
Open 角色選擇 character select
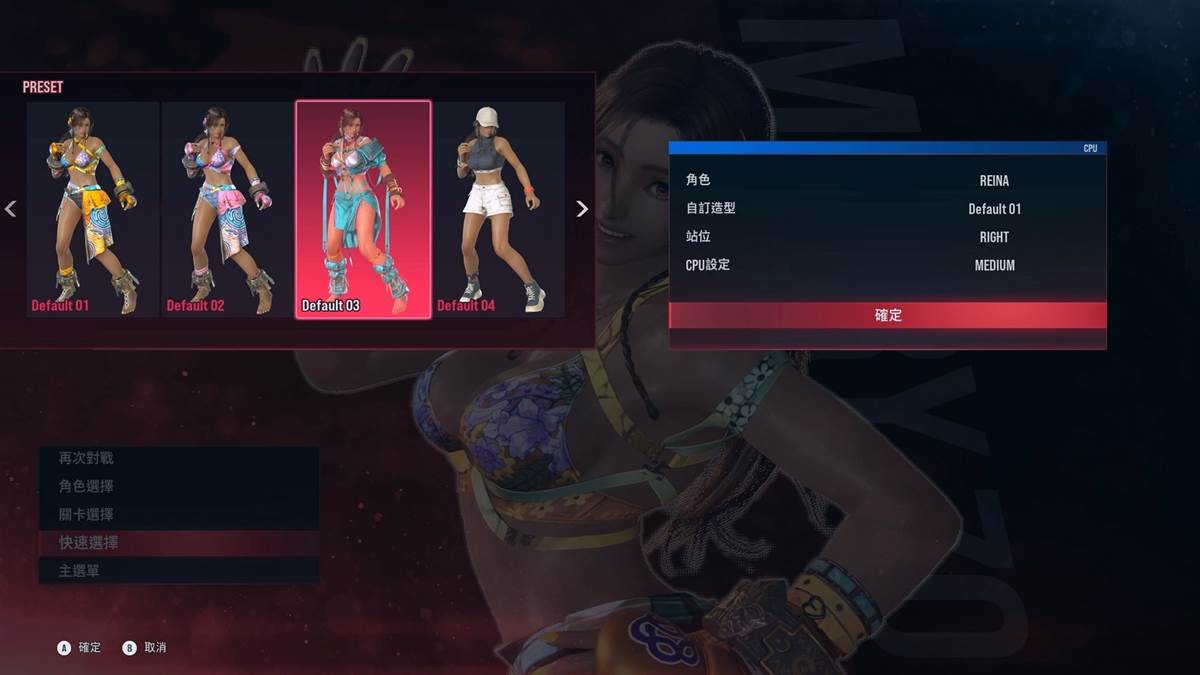(x=179, y=486)
